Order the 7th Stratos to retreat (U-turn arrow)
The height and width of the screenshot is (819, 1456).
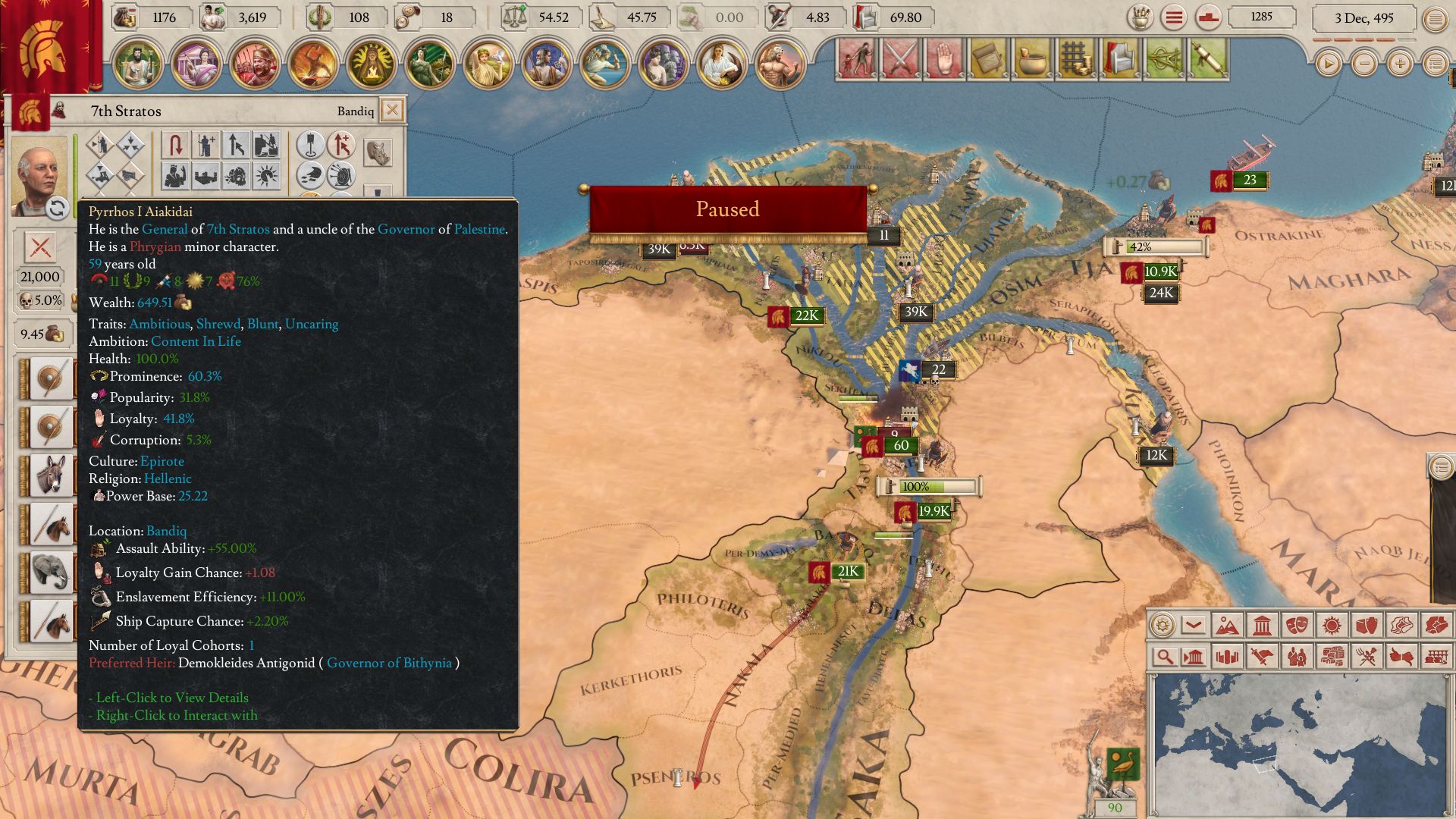[x=176, y=146]
